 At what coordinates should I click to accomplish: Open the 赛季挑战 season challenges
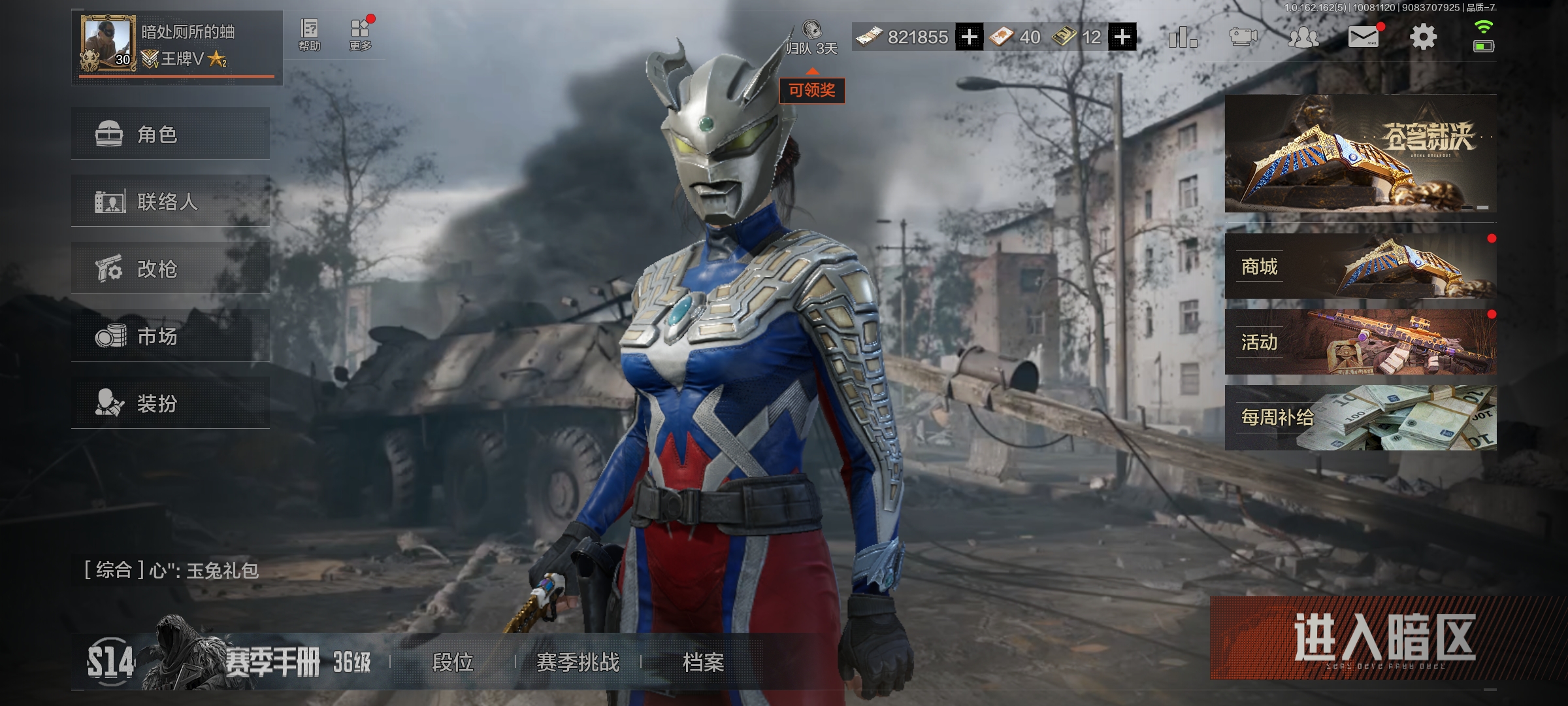[578, 662]
